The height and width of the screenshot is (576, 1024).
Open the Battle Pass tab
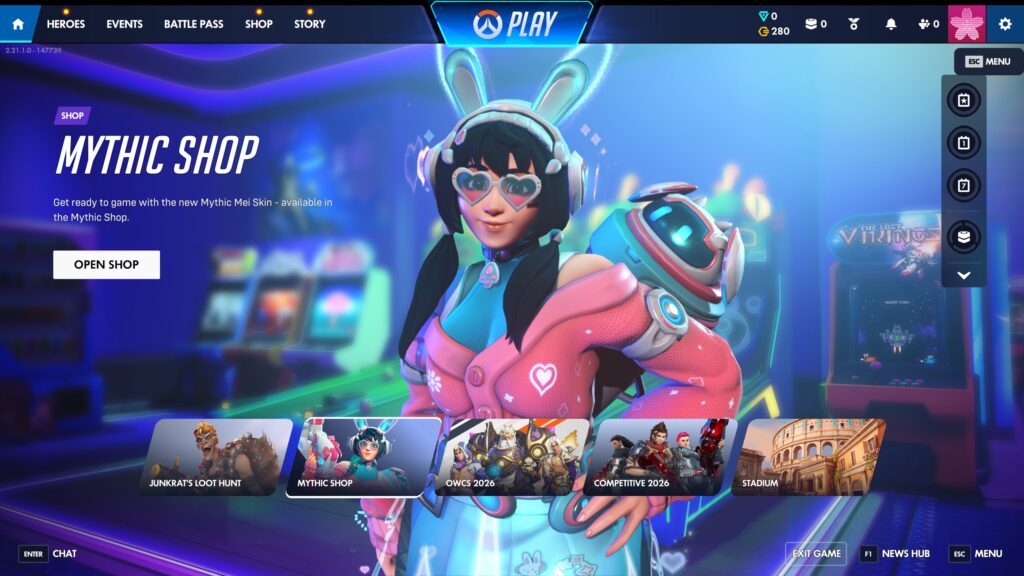pos(193,24)
